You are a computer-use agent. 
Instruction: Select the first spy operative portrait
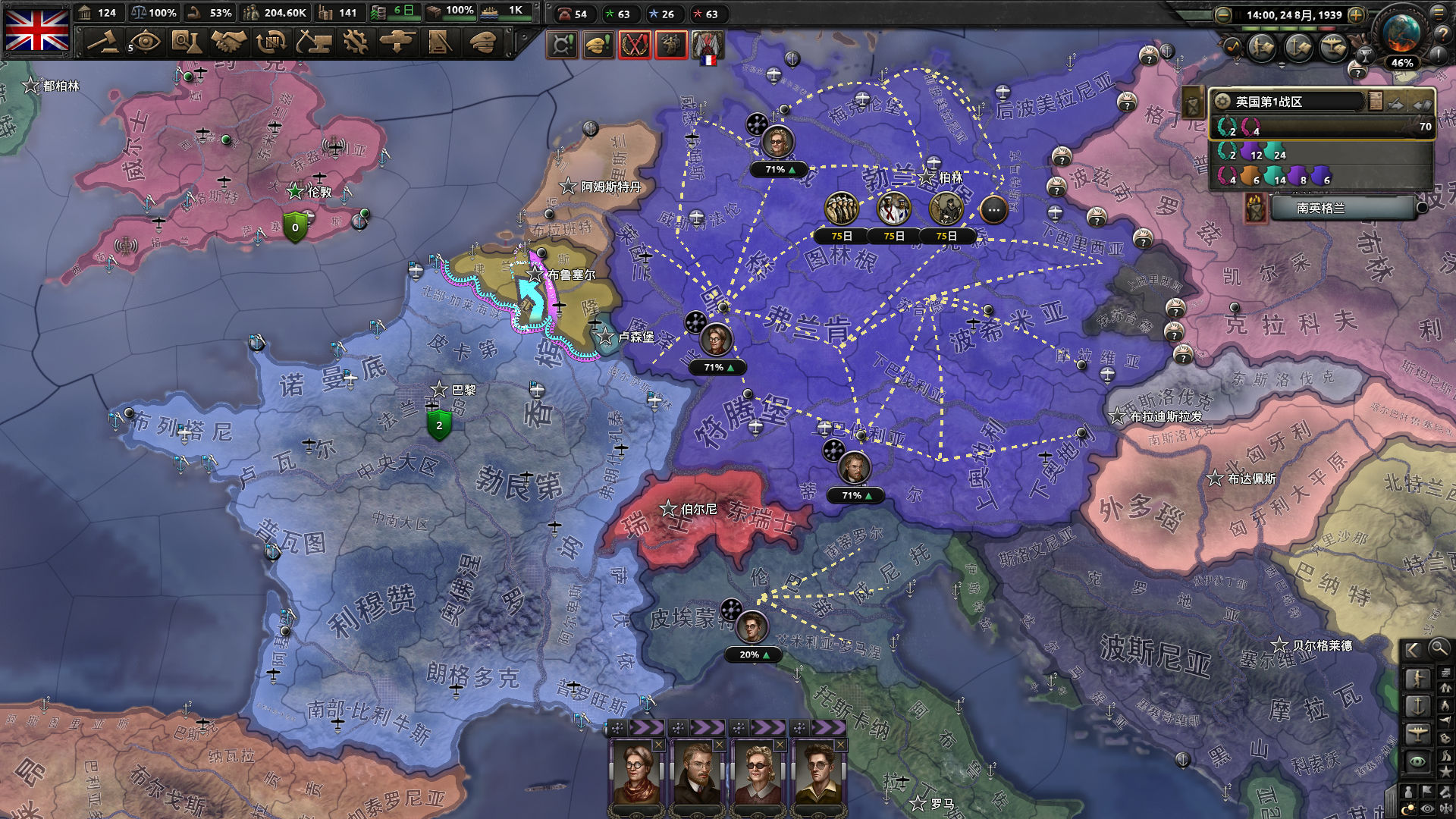pos(635,773)
